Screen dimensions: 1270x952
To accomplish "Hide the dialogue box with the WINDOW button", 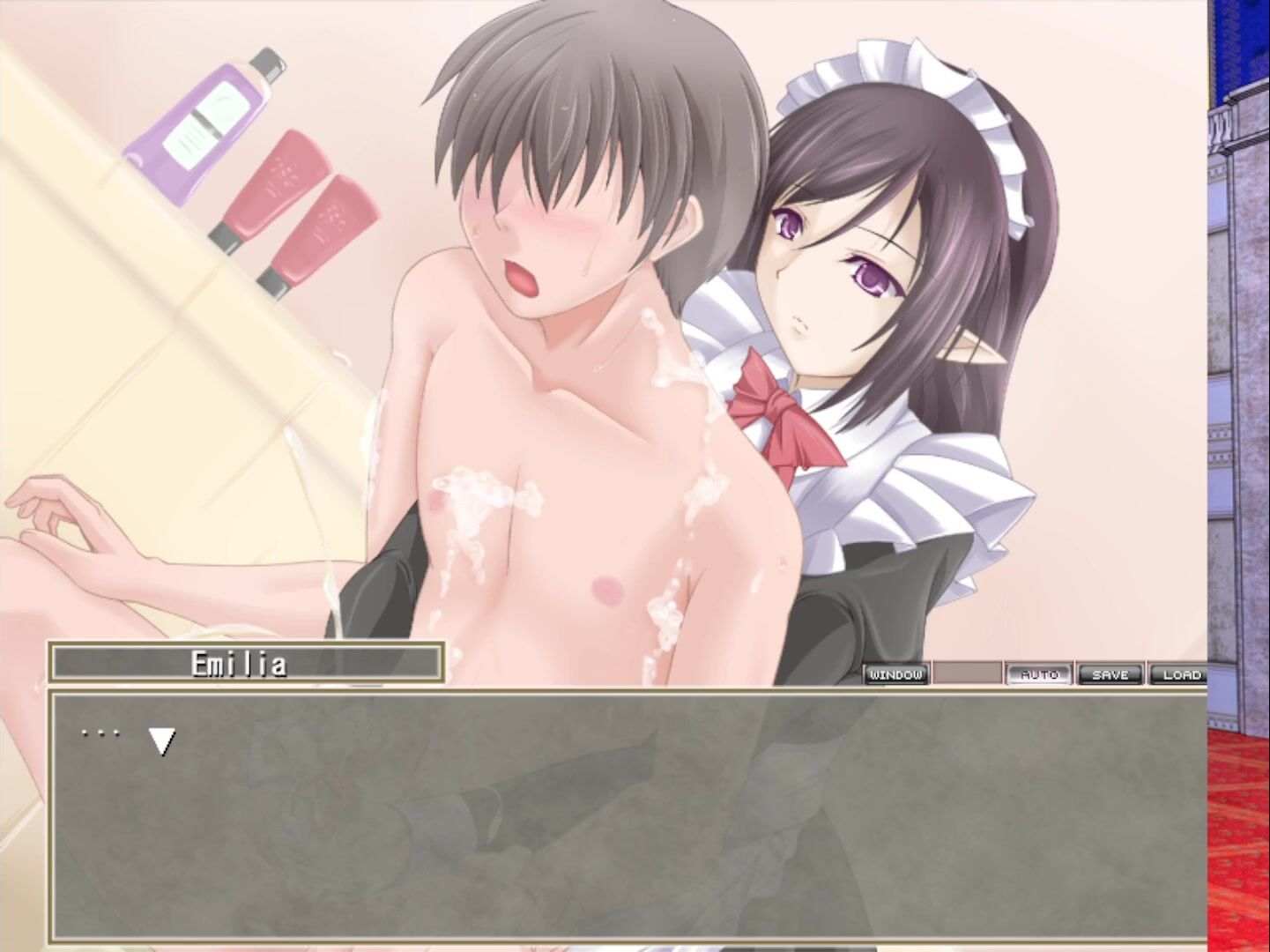I will (895, 674).
